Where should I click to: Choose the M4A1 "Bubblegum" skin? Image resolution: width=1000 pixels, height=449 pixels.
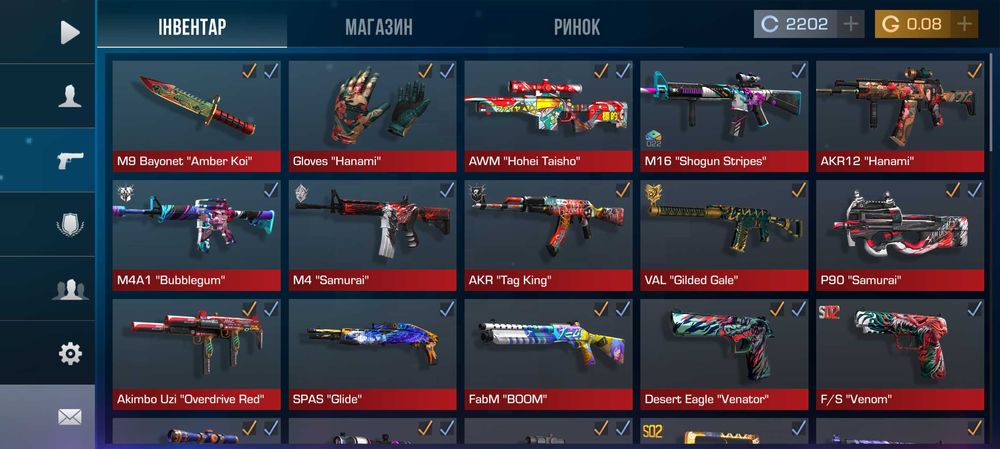197,234
